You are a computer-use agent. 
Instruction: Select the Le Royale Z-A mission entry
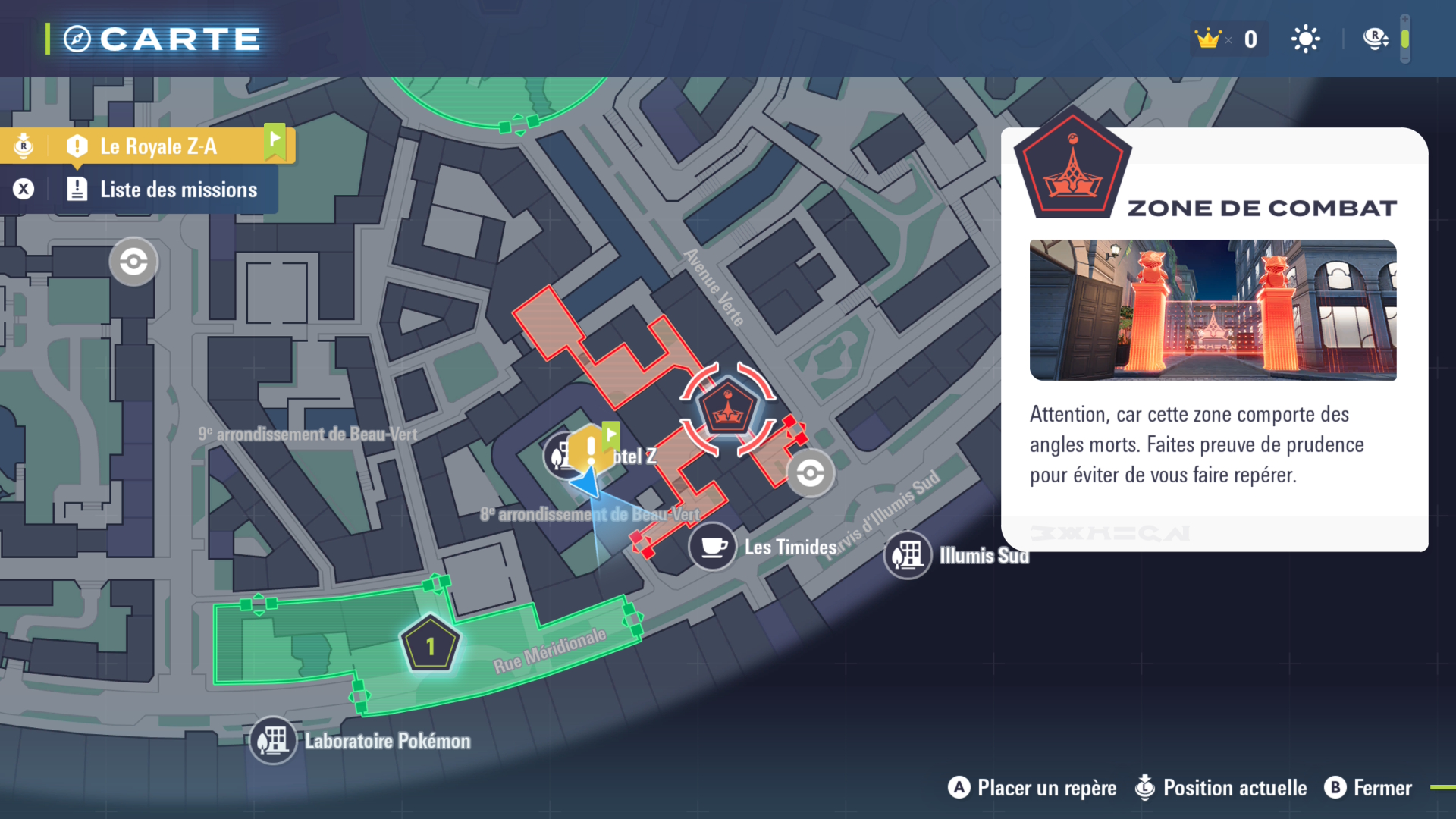point(158,146)
